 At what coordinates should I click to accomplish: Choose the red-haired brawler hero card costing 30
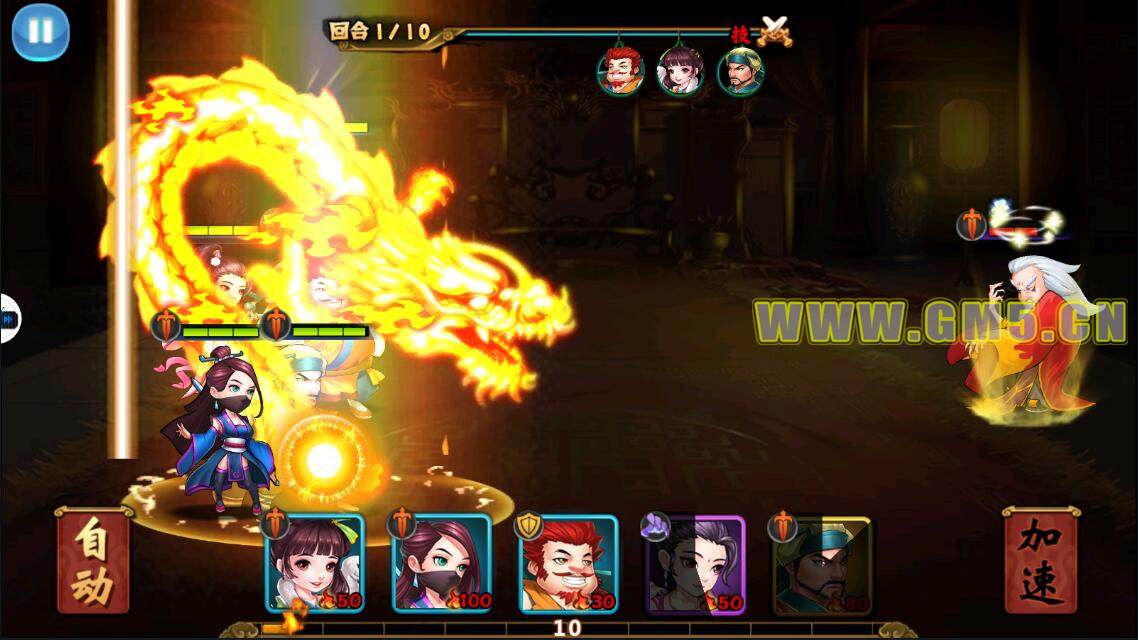tap(568, 564)
